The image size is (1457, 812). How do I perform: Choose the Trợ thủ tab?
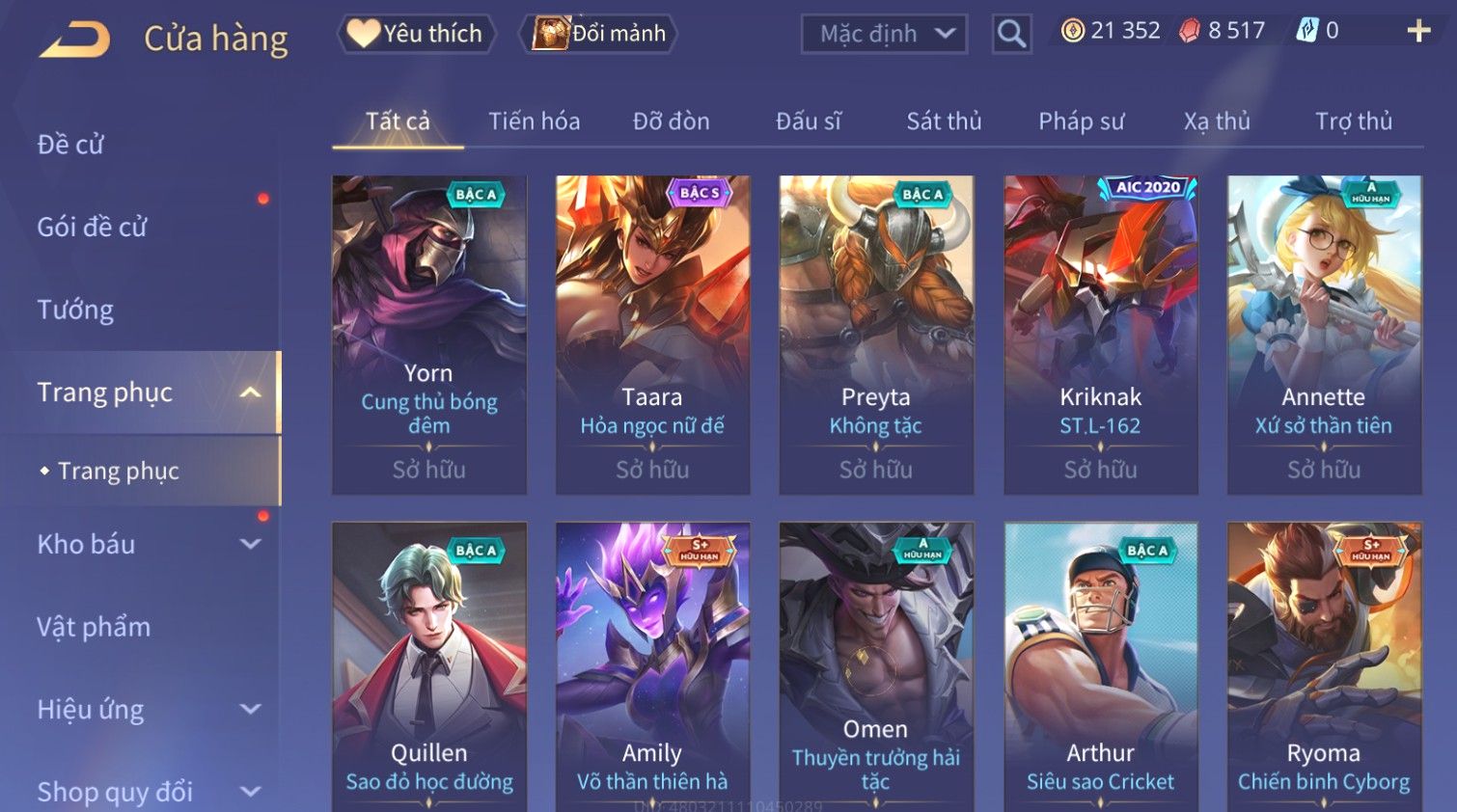1353,122
